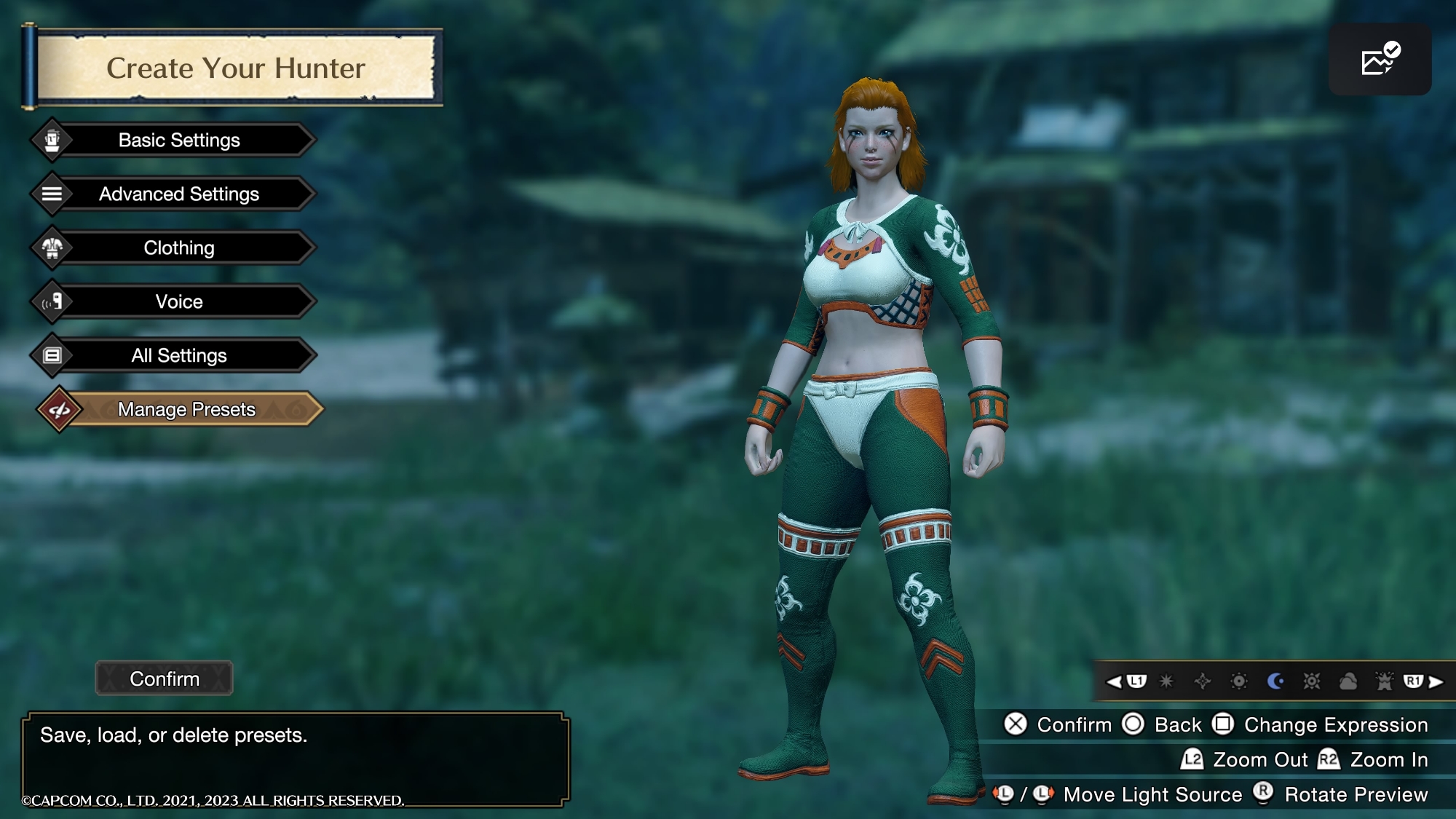Image resolution: width=1456 pixels, height=819 pixels.
Task: Confirm the hunter creation
Action: pyautogui.click(x=165, y=678)
